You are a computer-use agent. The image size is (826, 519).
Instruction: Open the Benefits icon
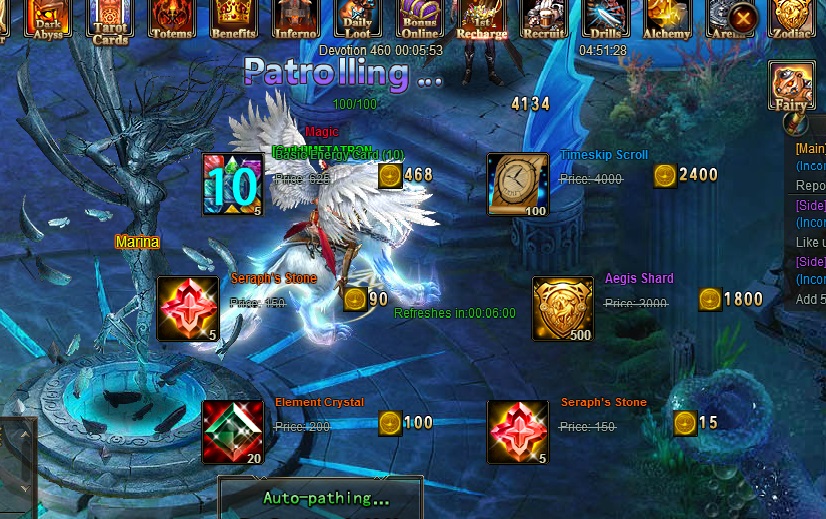pyautogui.click(x=234, y=19)
